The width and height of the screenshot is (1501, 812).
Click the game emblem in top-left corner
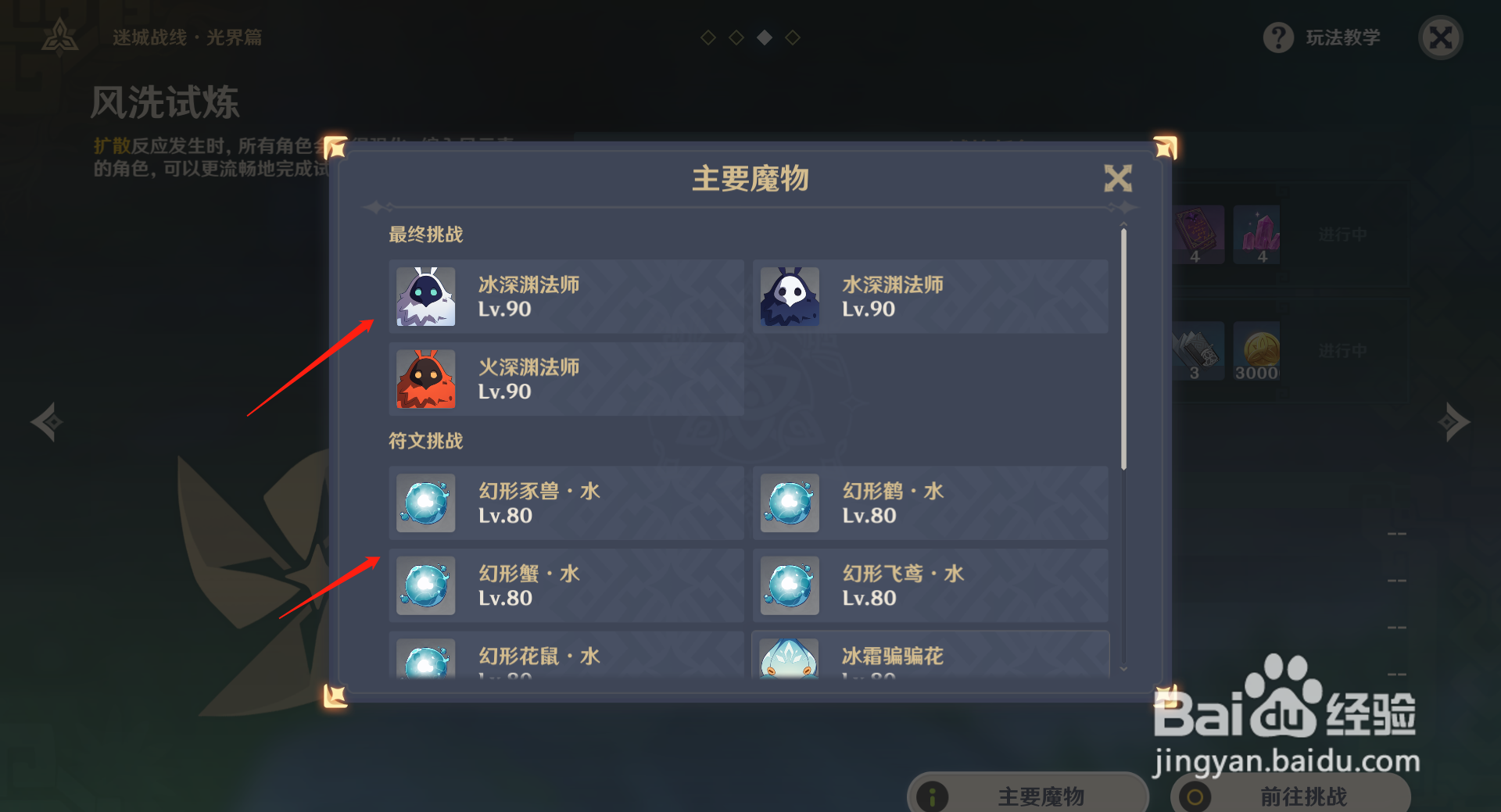point(59,34)
